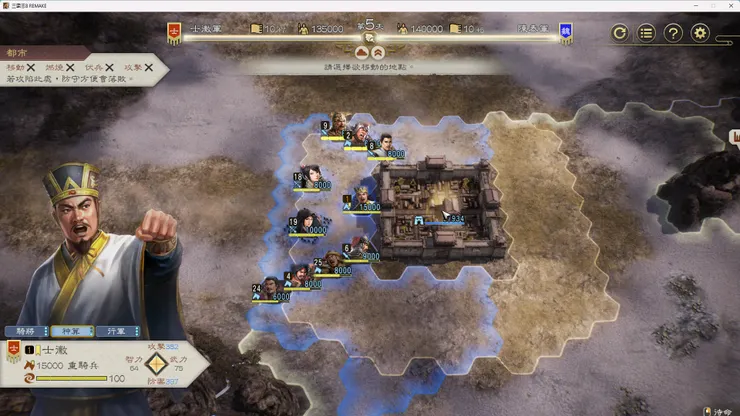Click the red 士燮軍 faction banner
The width and height of the screenshot is (740, 416).
point(175,33)
